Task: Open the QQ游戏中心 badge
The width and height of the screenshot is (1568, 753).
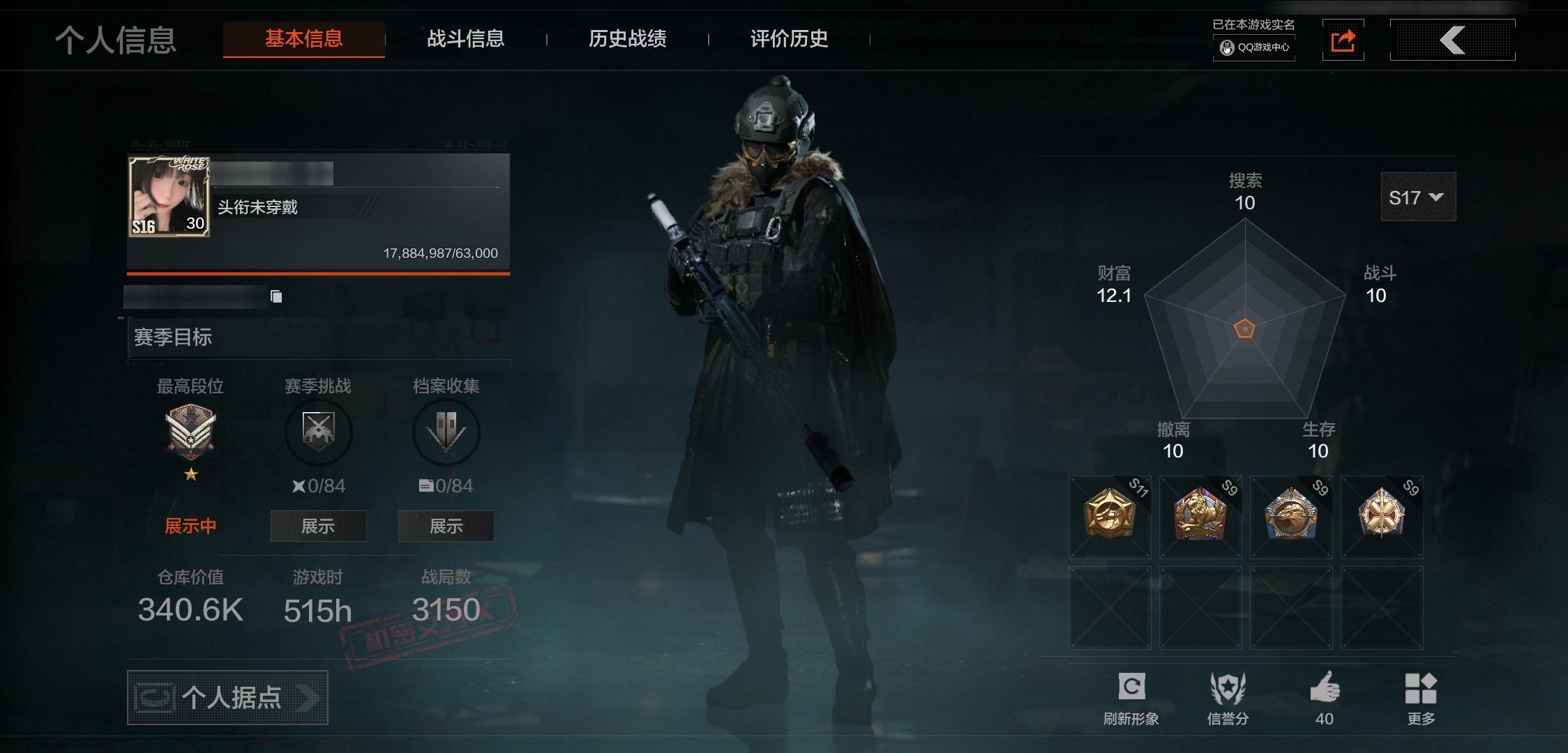Action: 1254,47
